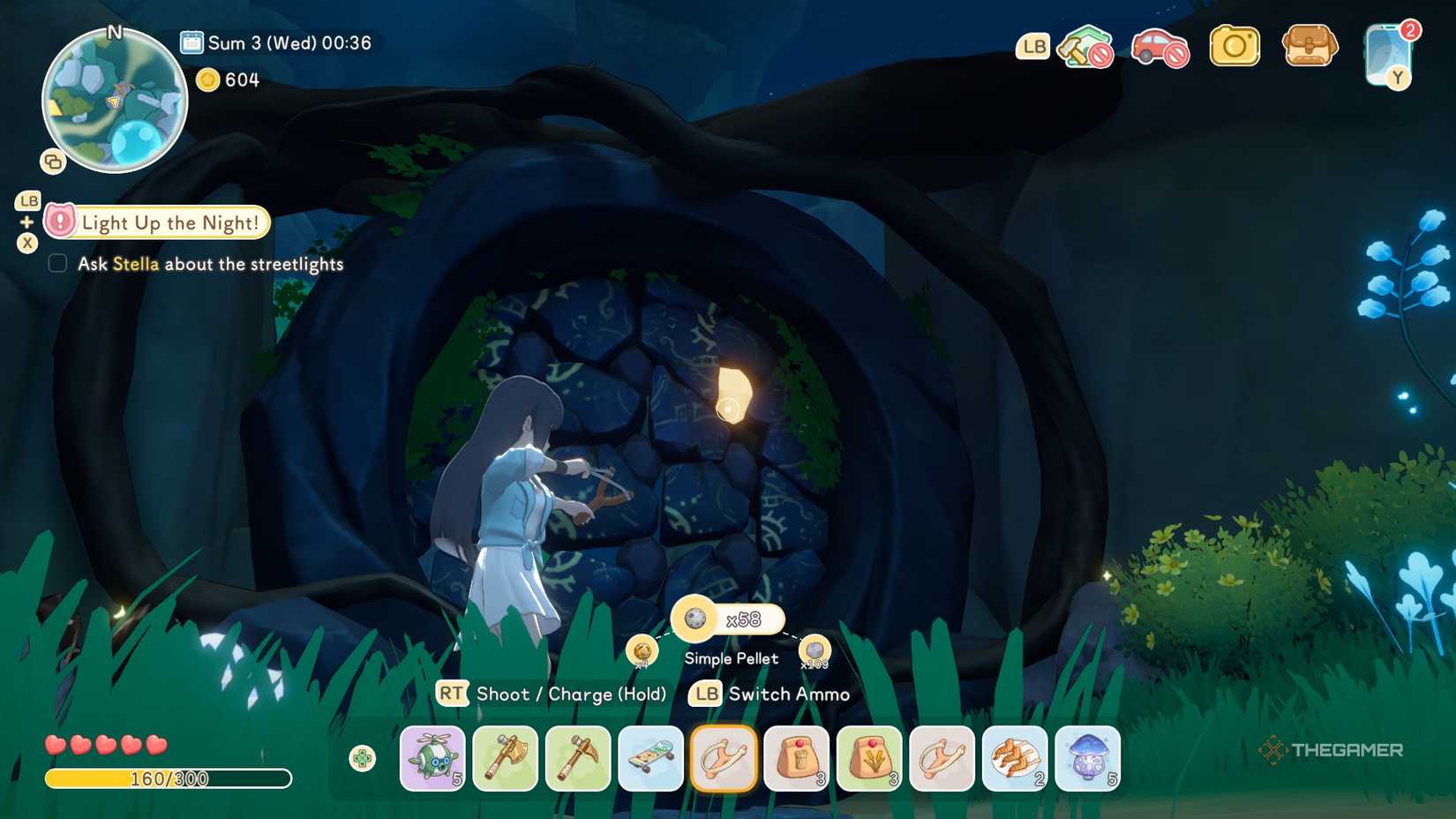Switch to the stone pellet ammo

pos(813,646)
